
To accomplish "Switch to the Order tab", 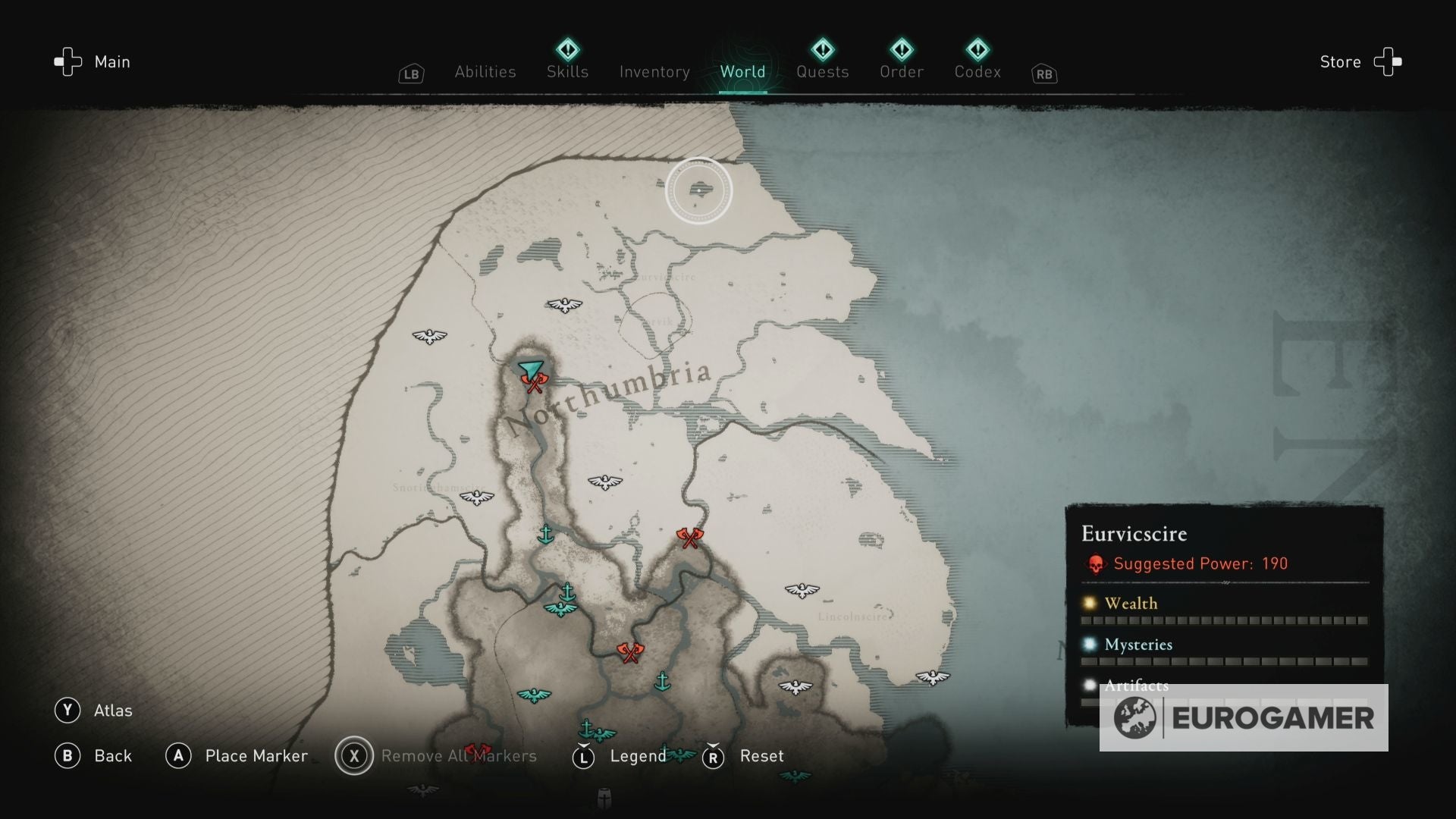I will tap(902, 72).
